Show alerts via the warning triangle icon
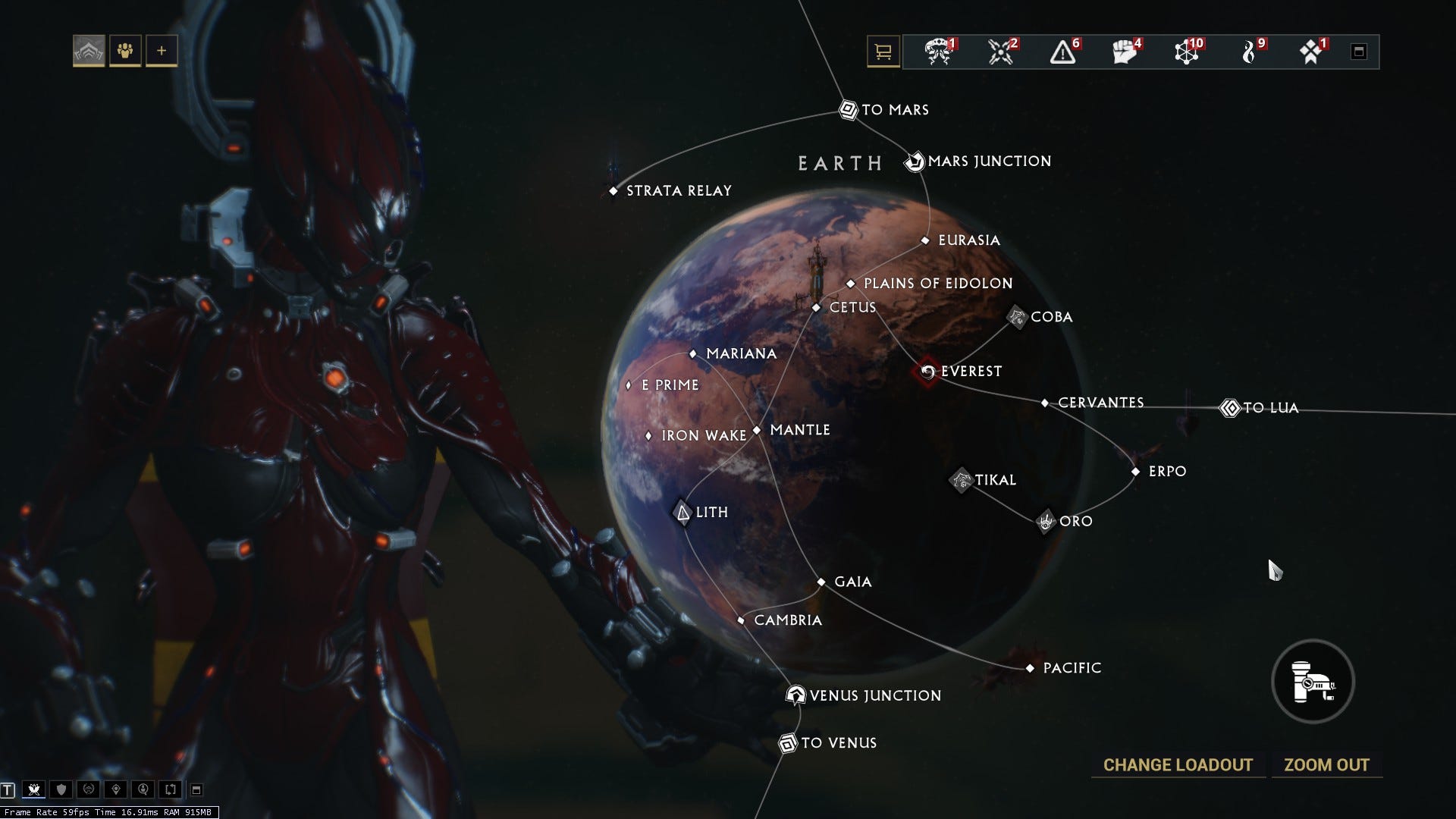This screenshot has width=1456, height=819. point(1063,52)
